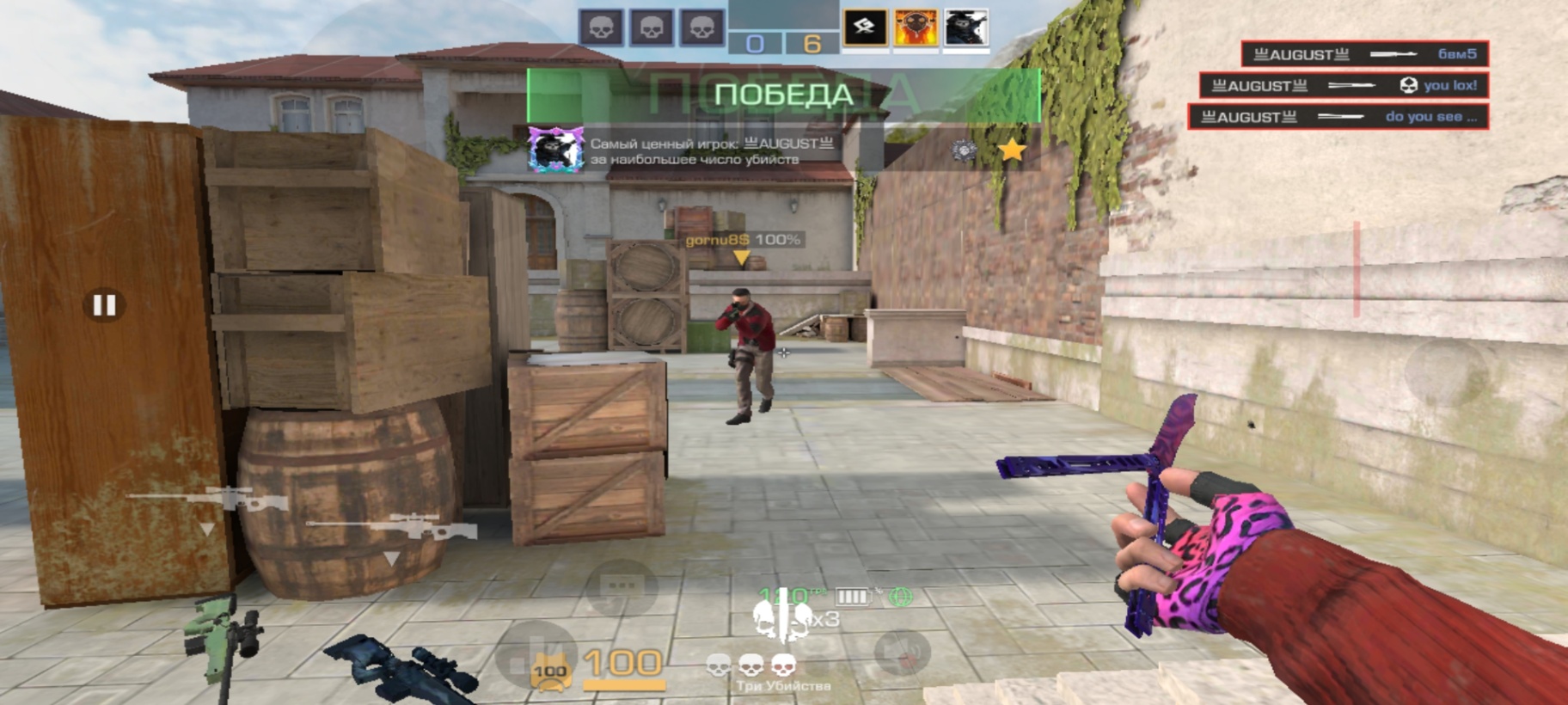Select the flaming masked teammate avatar
The image size is (1568, 705).
[916, 28]
